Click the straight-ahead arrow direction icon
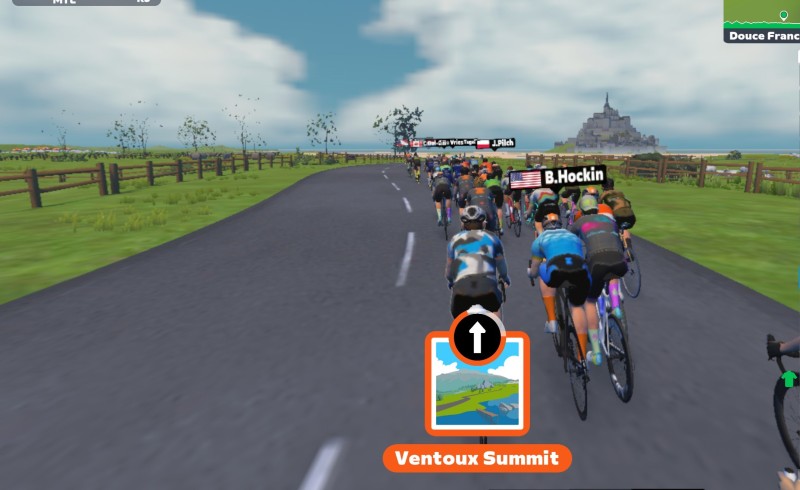 click(477, 338)
